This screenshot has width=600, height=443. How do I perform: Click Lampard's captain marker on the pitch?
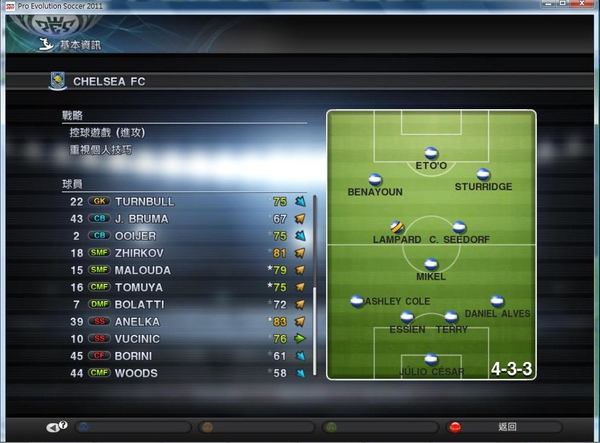[x=397, y=227]
